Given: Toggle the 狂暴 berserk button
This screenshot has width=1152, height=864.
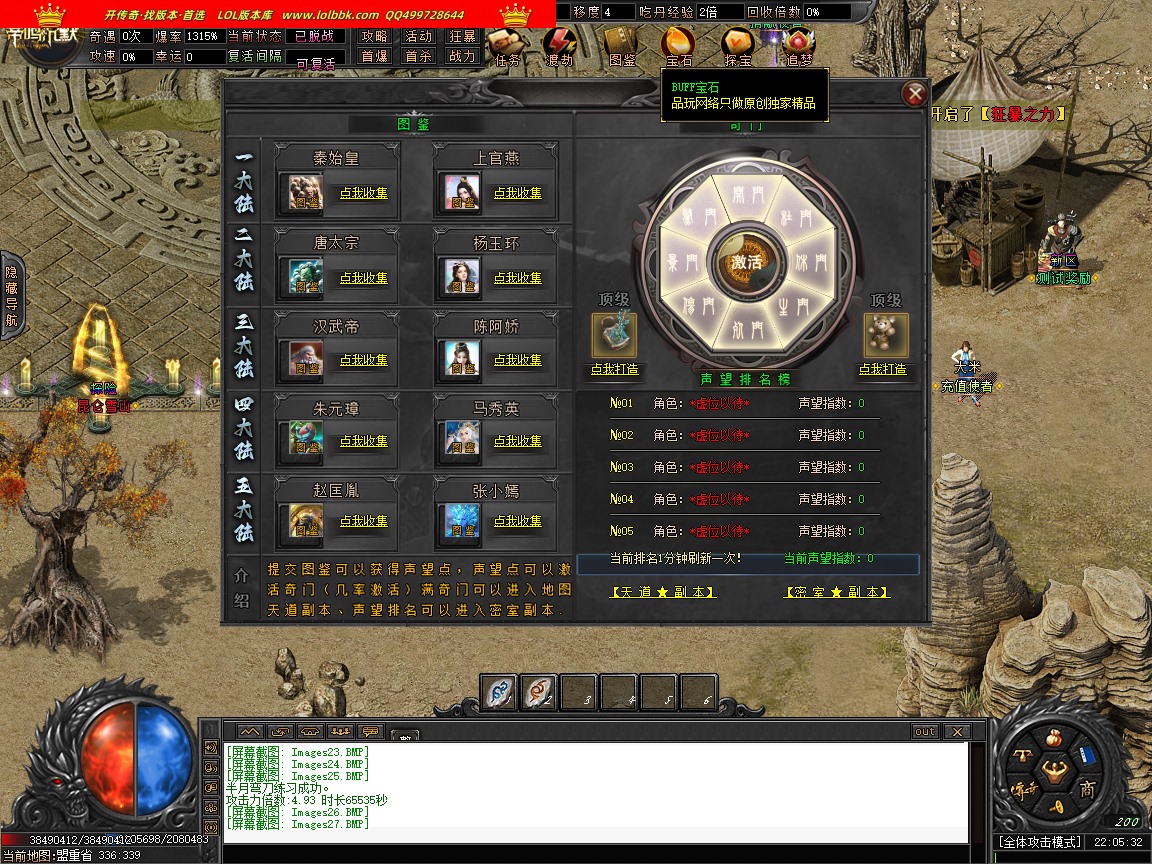Looking at the screenshot, I should pyautogui.click(x=462, y=36).
